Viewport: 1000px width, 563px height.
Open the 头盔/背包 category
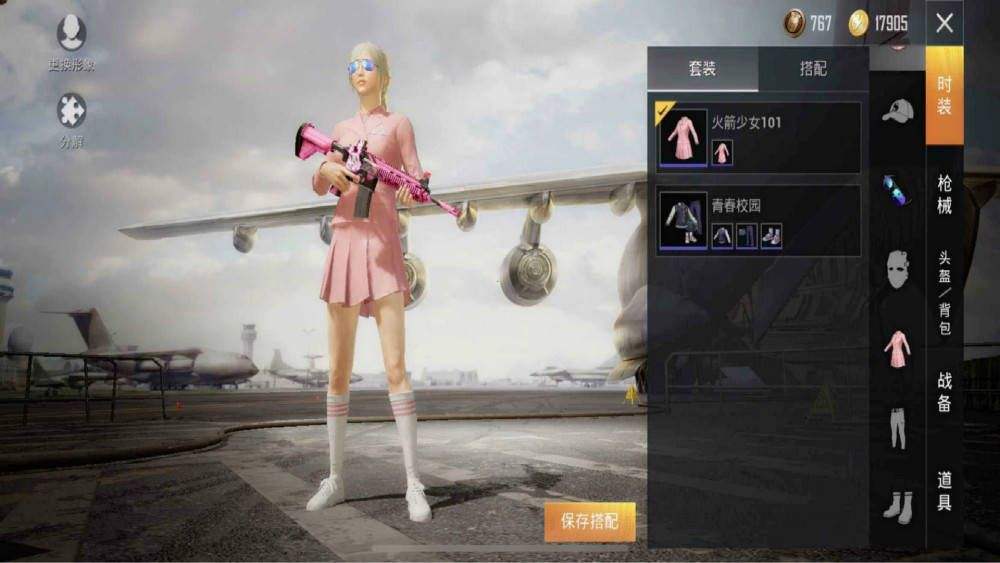944,292
